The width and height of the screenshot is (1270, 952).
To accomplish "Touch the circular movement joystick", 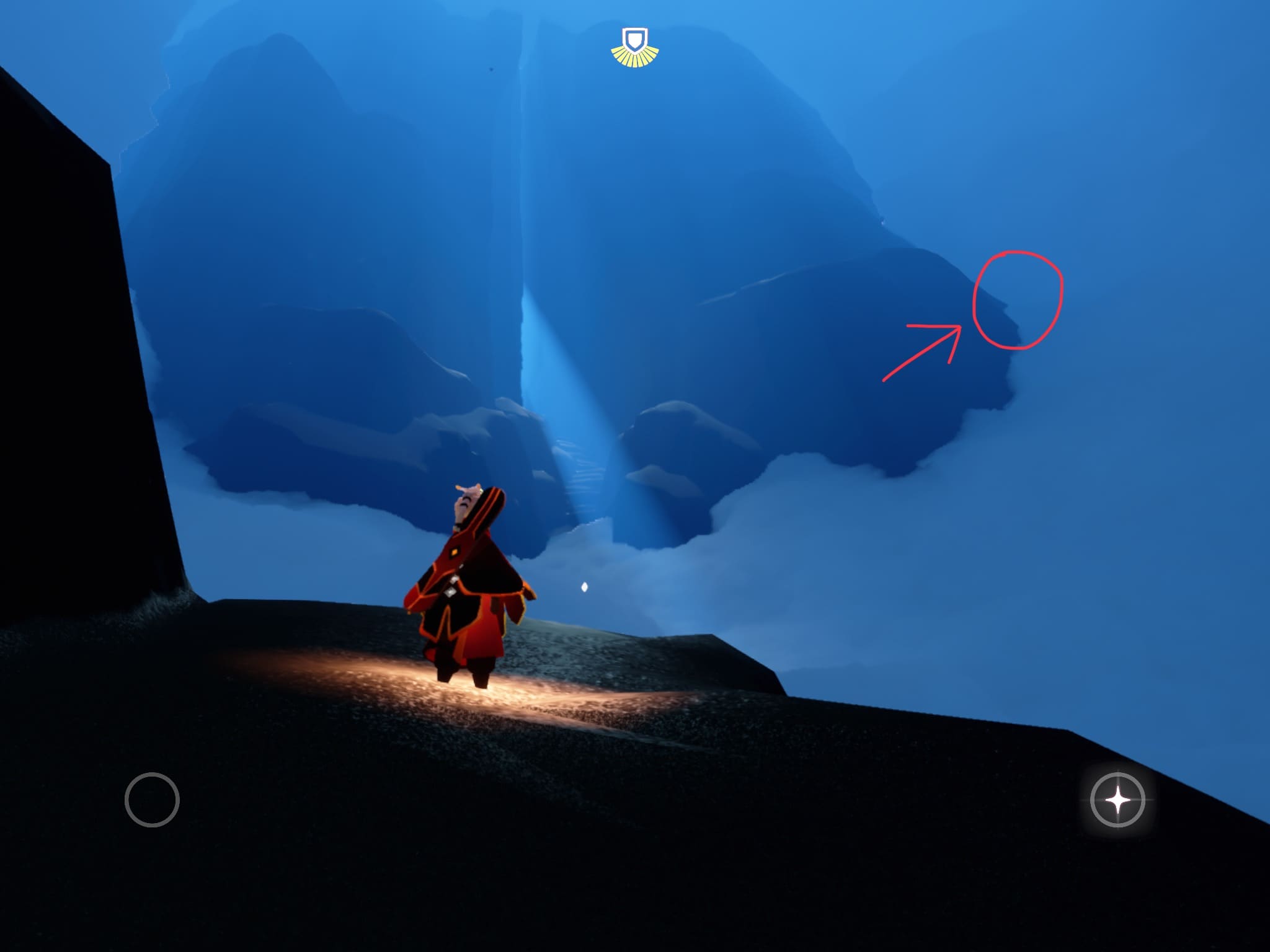I will pyautogui.click(x=152, y=800).
